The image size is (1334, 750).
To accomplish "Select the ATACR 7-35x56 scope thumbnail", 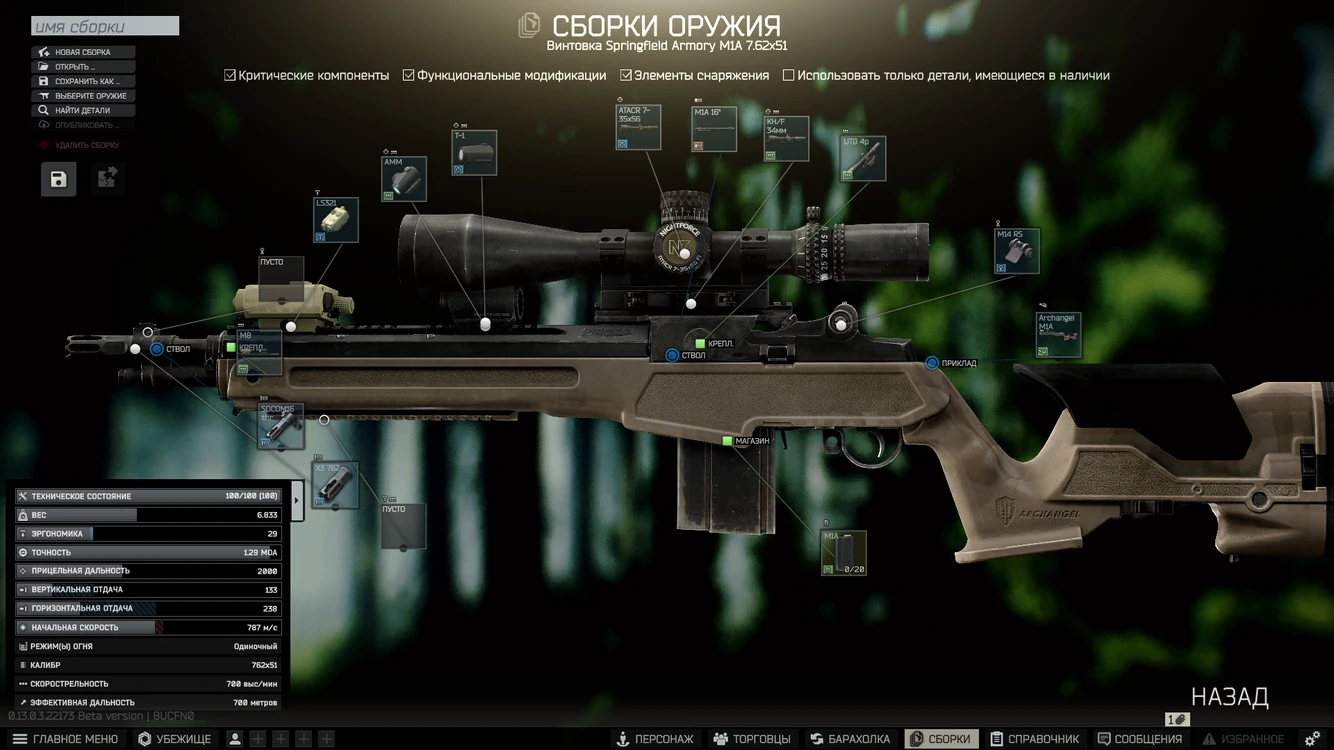I will [x=639, y=126].
